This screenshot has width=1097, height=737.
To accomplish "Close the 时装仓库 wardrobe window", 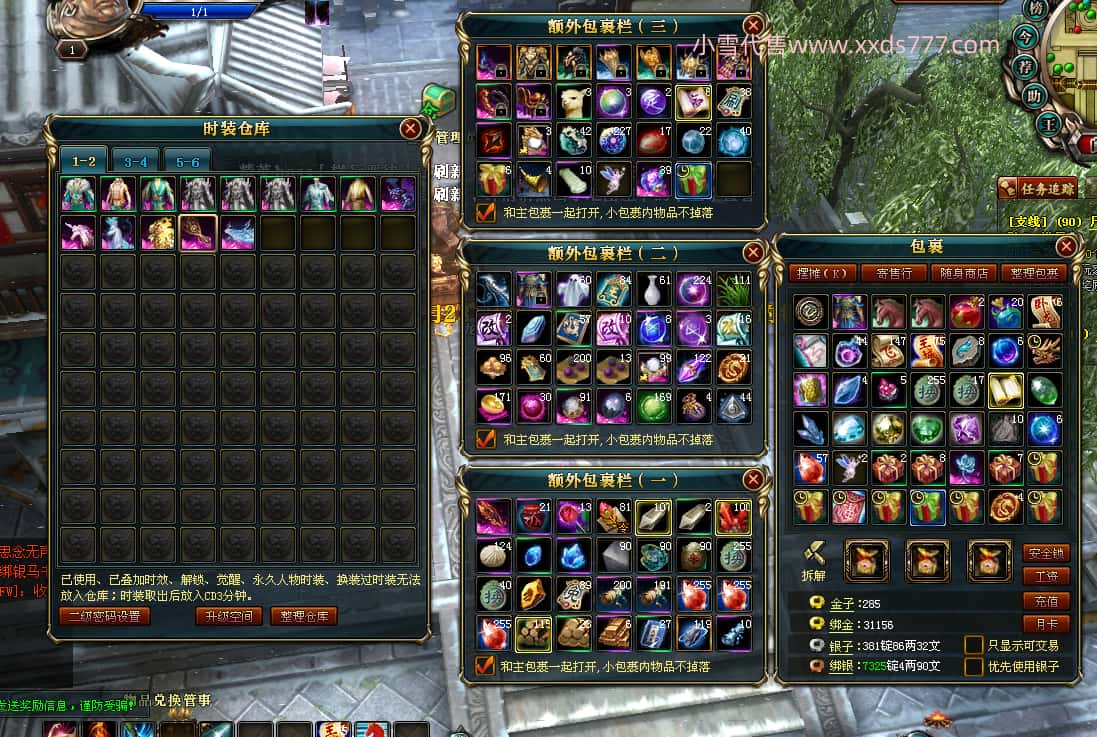I will tap(410, 128).
